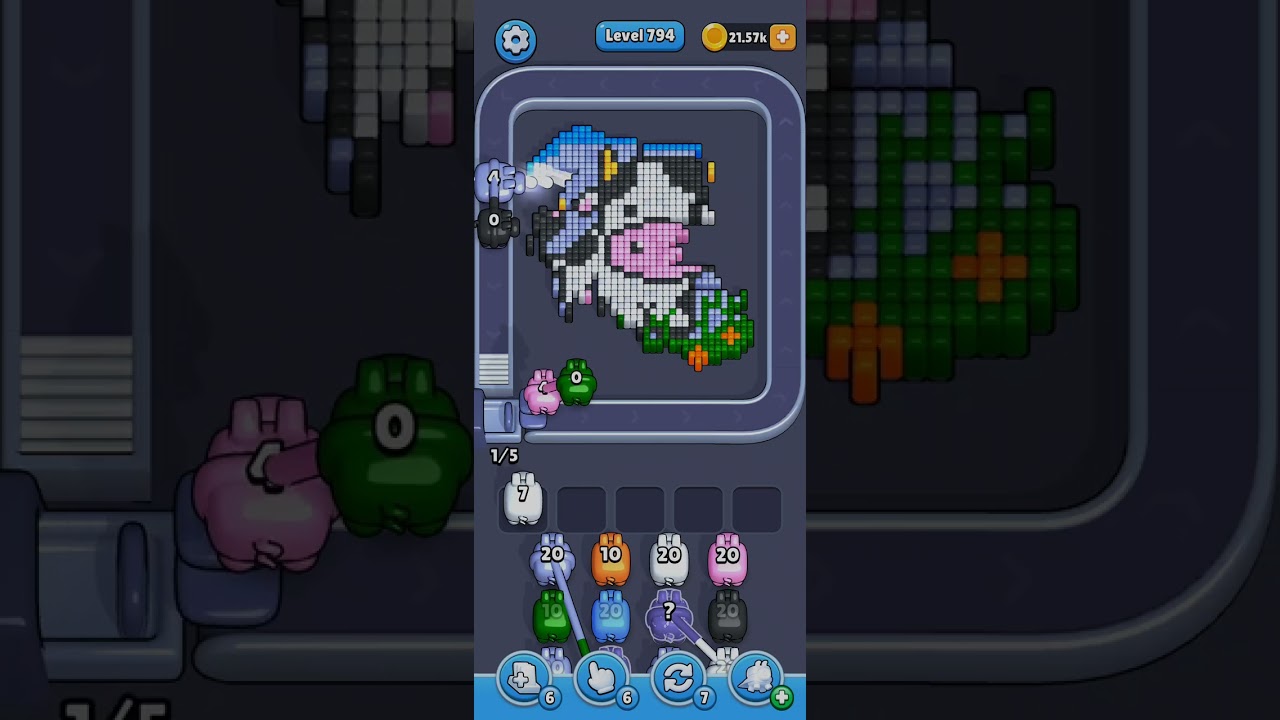The width and height of the screenshot is (1280, 720).
Task: Activate the pig booster with green plus
Action: pyautogui.click(x=758, y=680)
